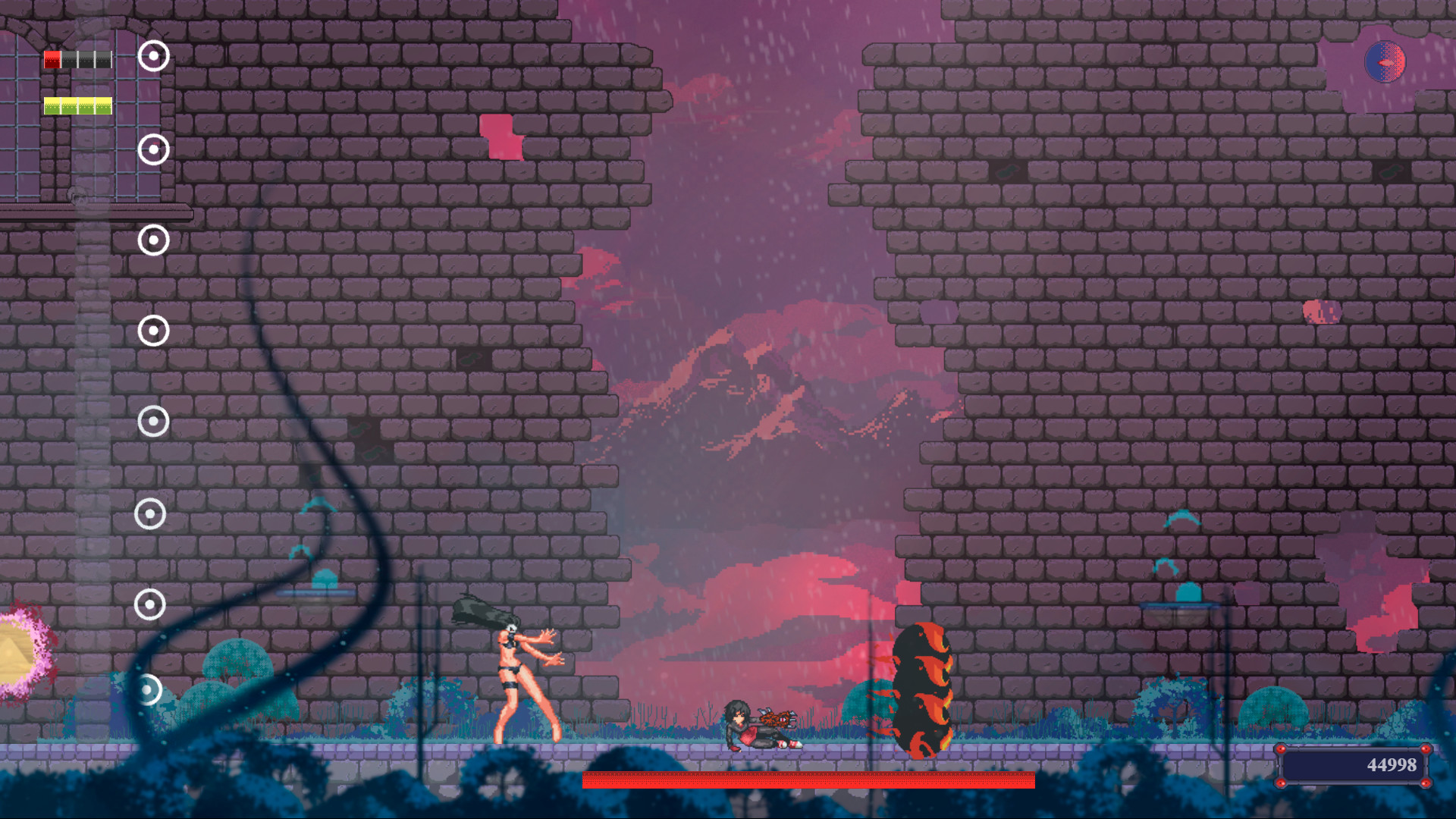
Task: Toggle the marker just above the bottommost circle
Action: (150, 605)
